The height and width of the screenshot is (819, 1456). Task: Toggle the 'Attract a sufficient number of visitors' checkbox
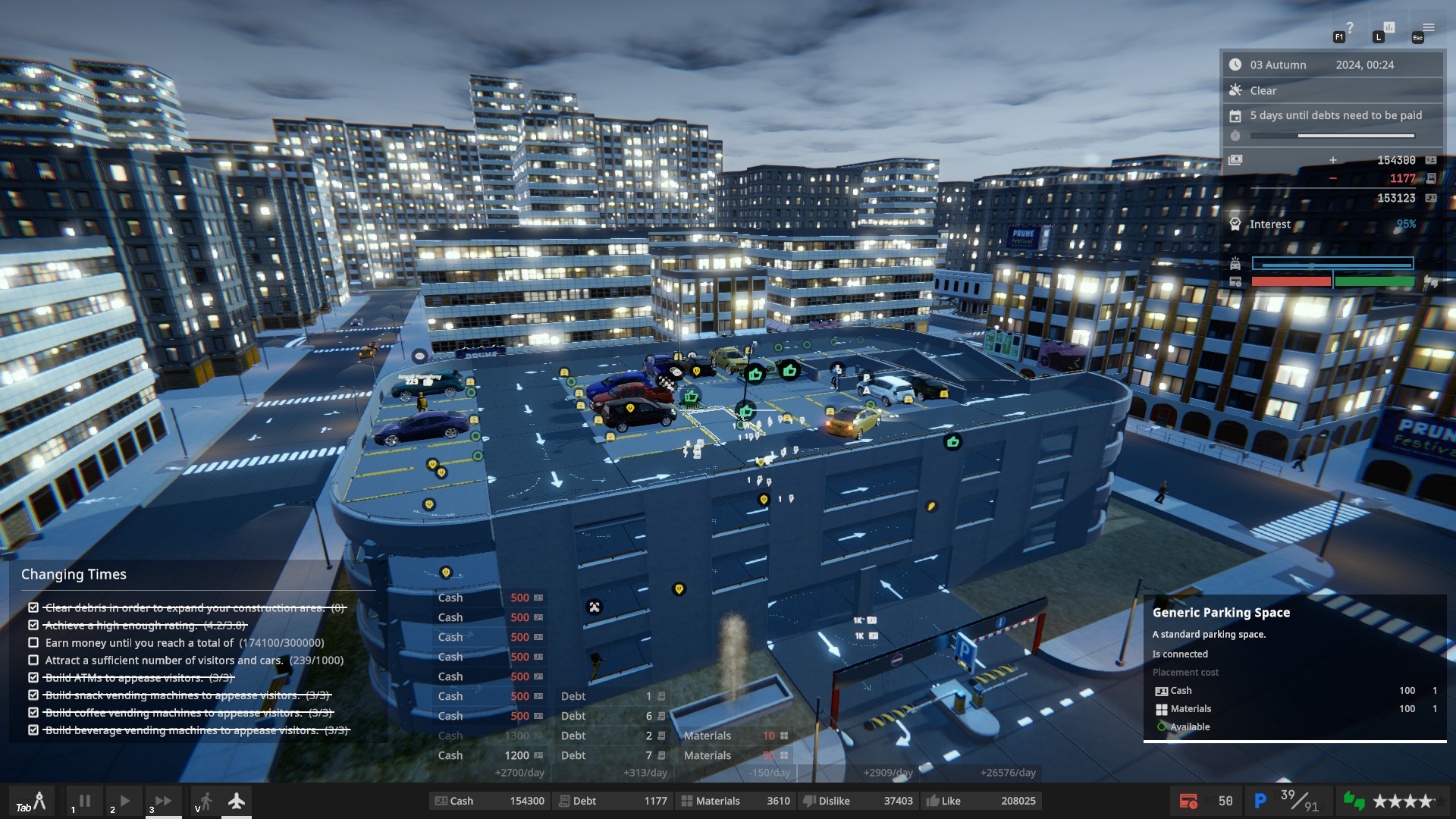[x=32, y=661]
